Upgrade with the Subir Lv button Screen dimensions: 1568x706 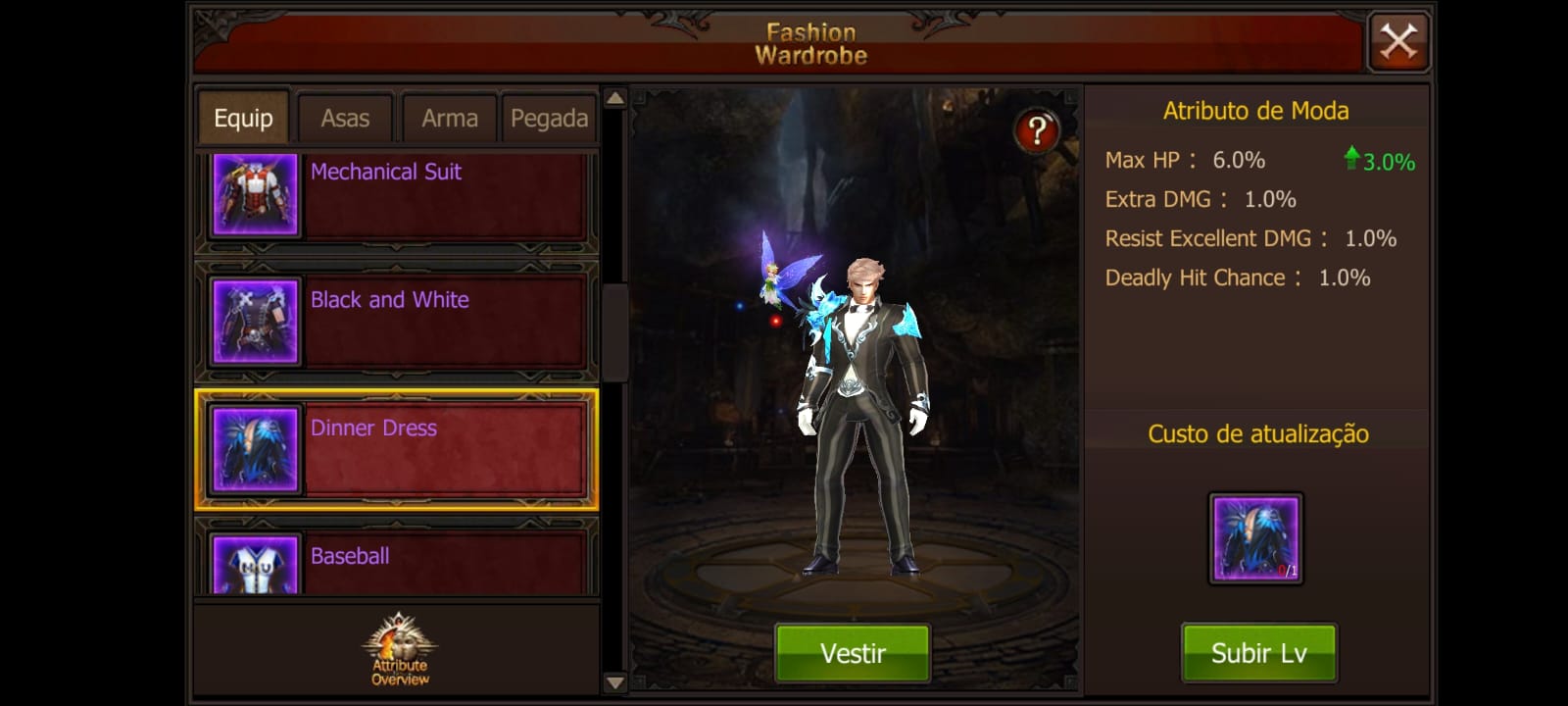tap(1258, 653)
